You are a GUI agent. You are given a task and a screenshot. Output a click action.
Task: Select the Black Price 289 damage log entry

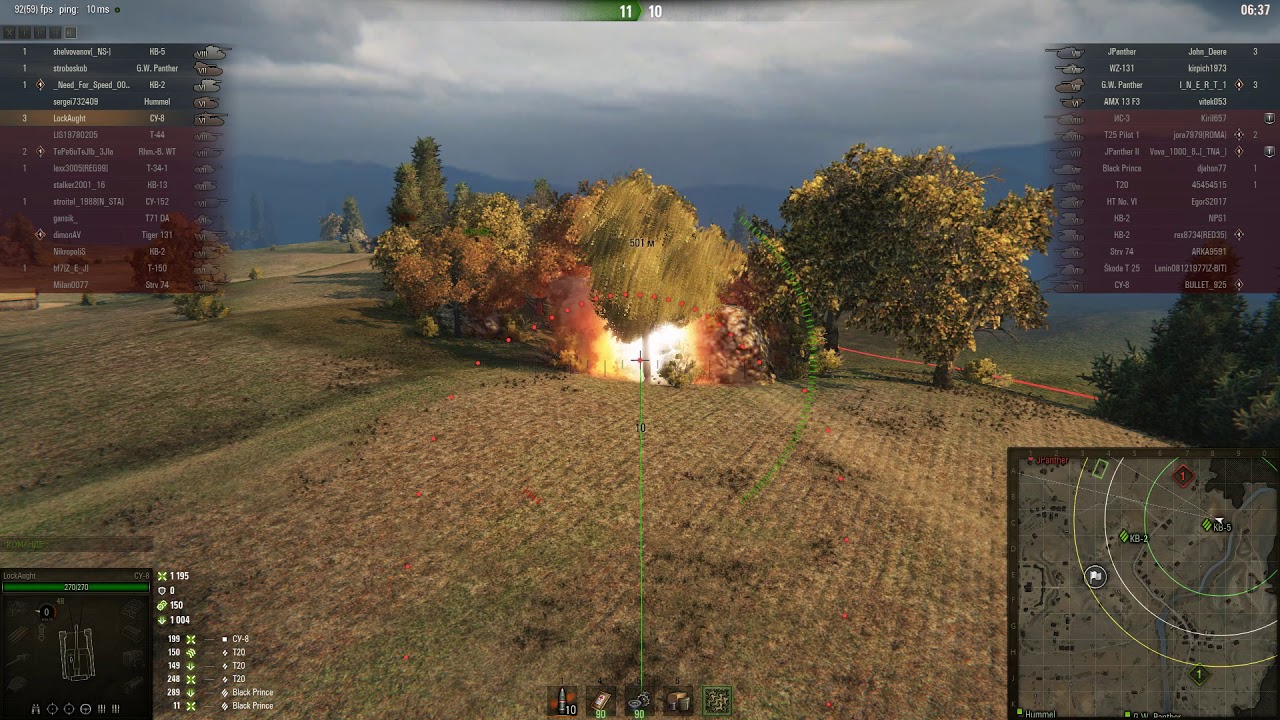(x=230, y=692)
